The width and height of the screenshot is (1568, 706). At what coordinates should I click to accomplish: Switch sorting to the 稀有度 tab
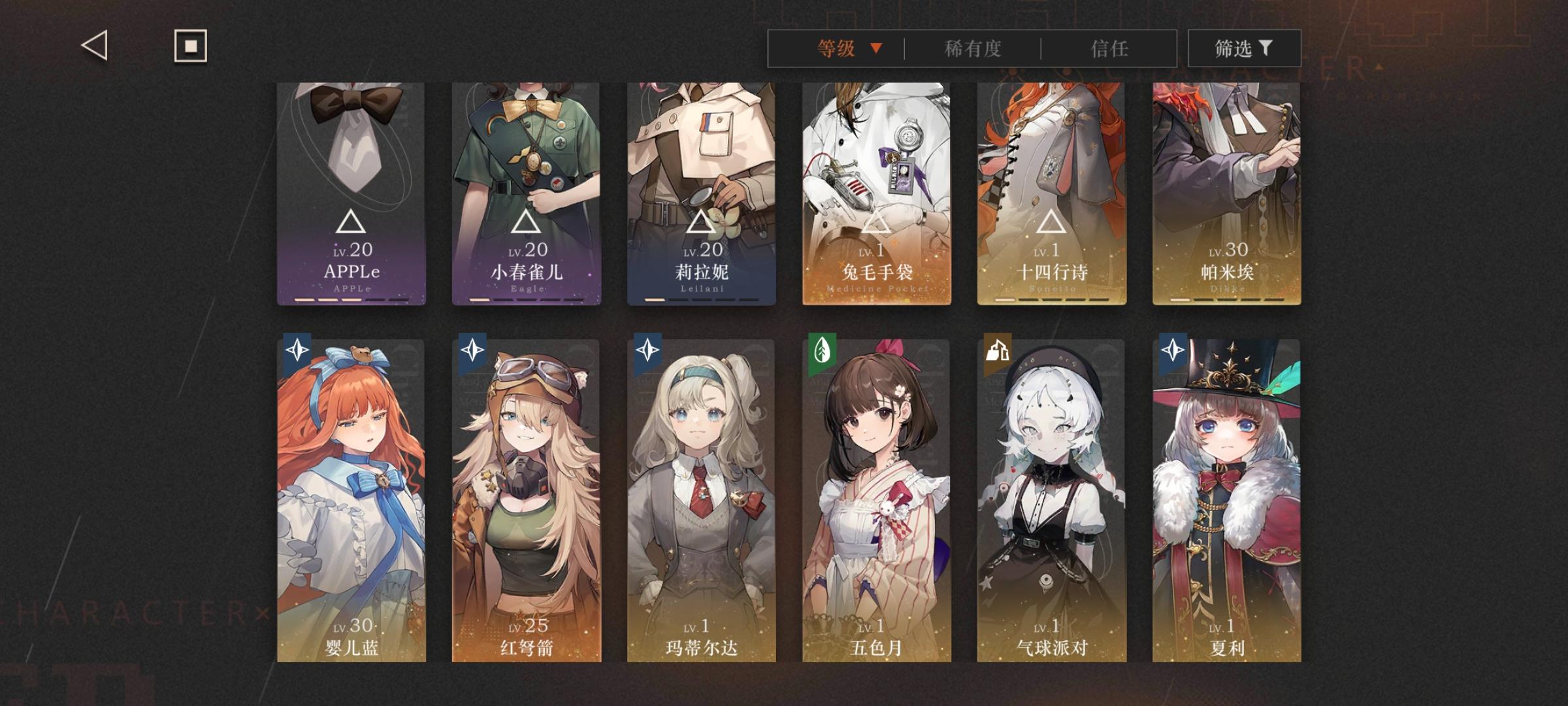[973, 48]
